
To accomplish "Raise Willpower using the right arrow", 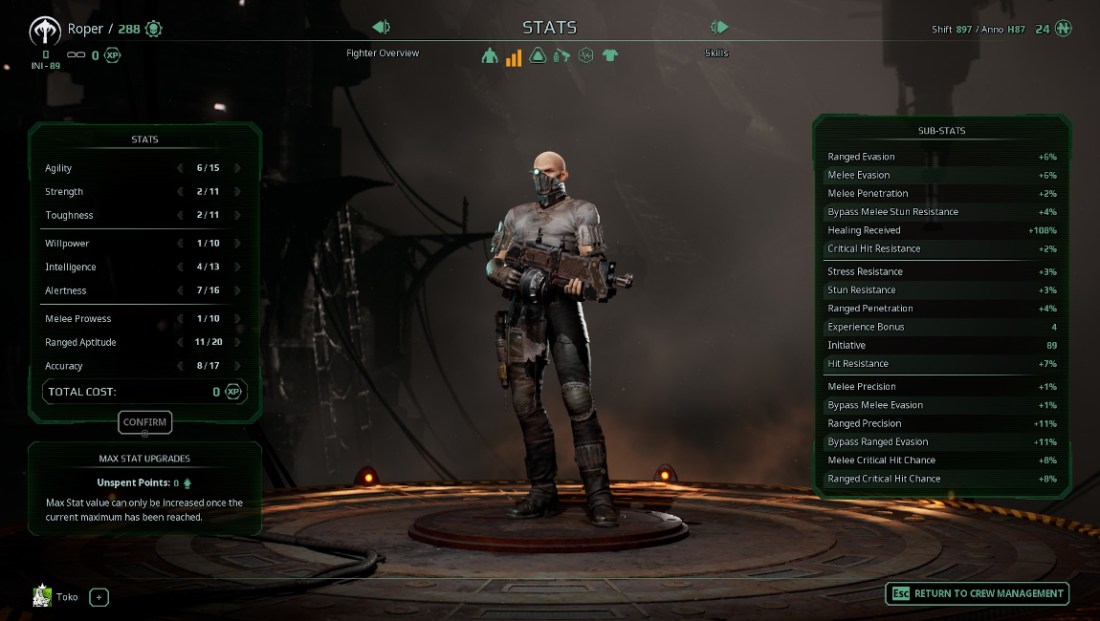I will [x=238, y=243].
